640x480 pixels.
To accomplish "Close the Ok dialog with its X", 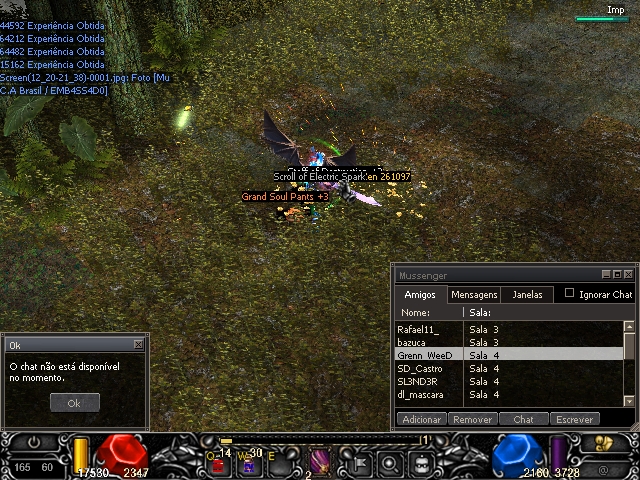I will [x=138, y=344].
